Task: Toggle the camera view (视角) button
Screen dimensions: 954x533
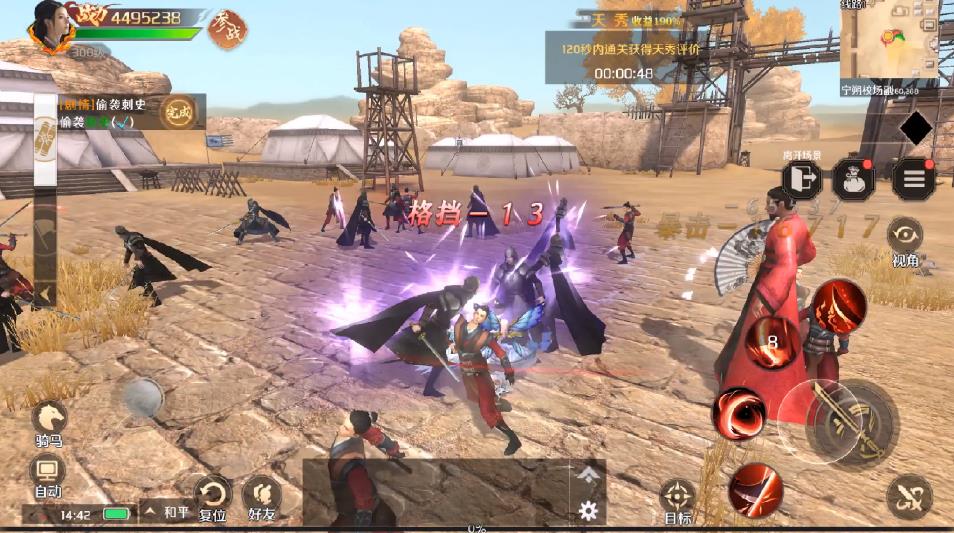Action: click(905, 236)
